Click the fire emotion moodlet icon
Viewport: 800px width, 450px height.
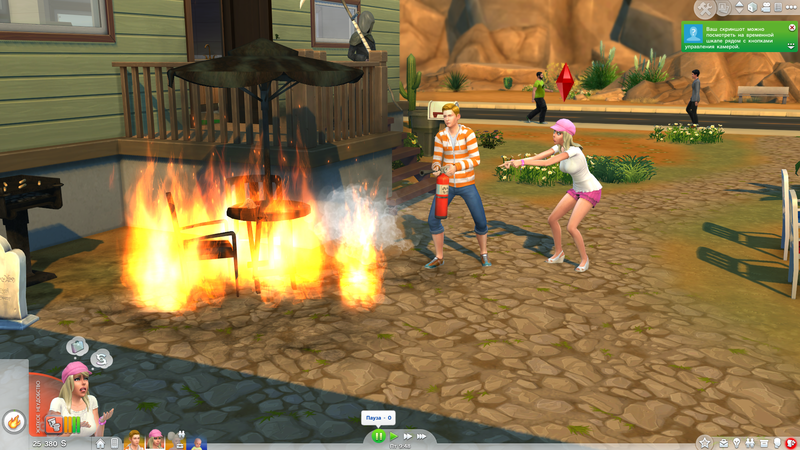click(x=13, y=421)
